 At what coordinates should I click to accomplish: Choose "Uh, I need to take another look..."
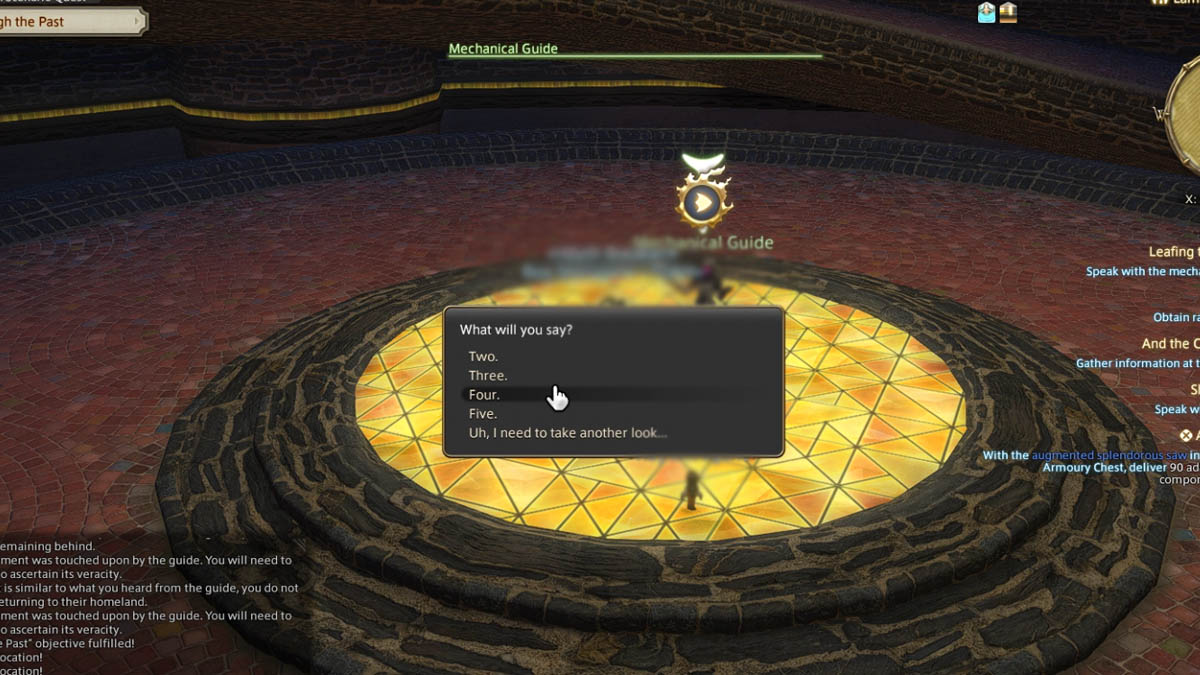pyautogui.click(x=567, y=433)
